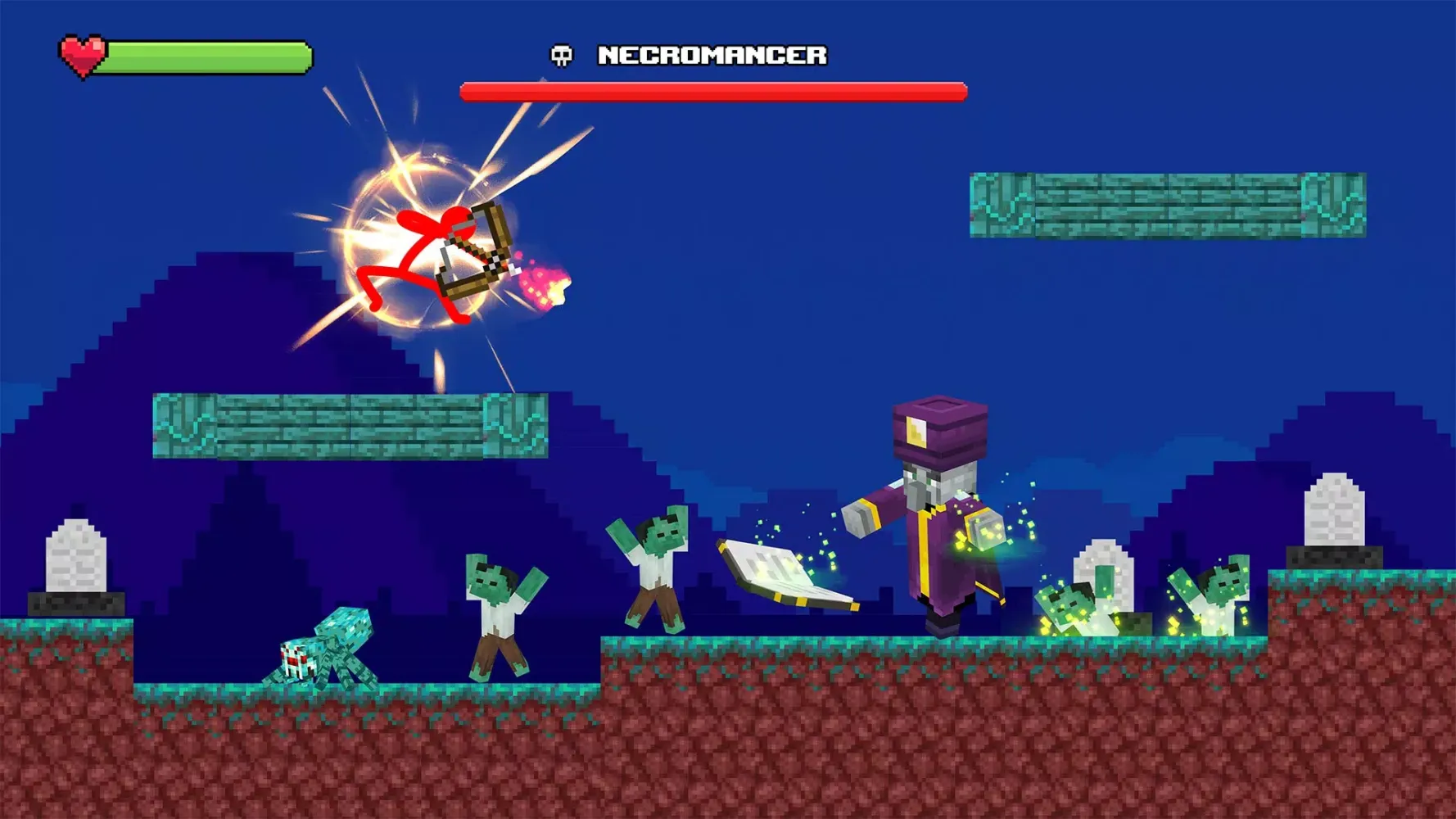
Task: Click the skull icon next to NECROMANCER title
Action: tap(562, 56)
